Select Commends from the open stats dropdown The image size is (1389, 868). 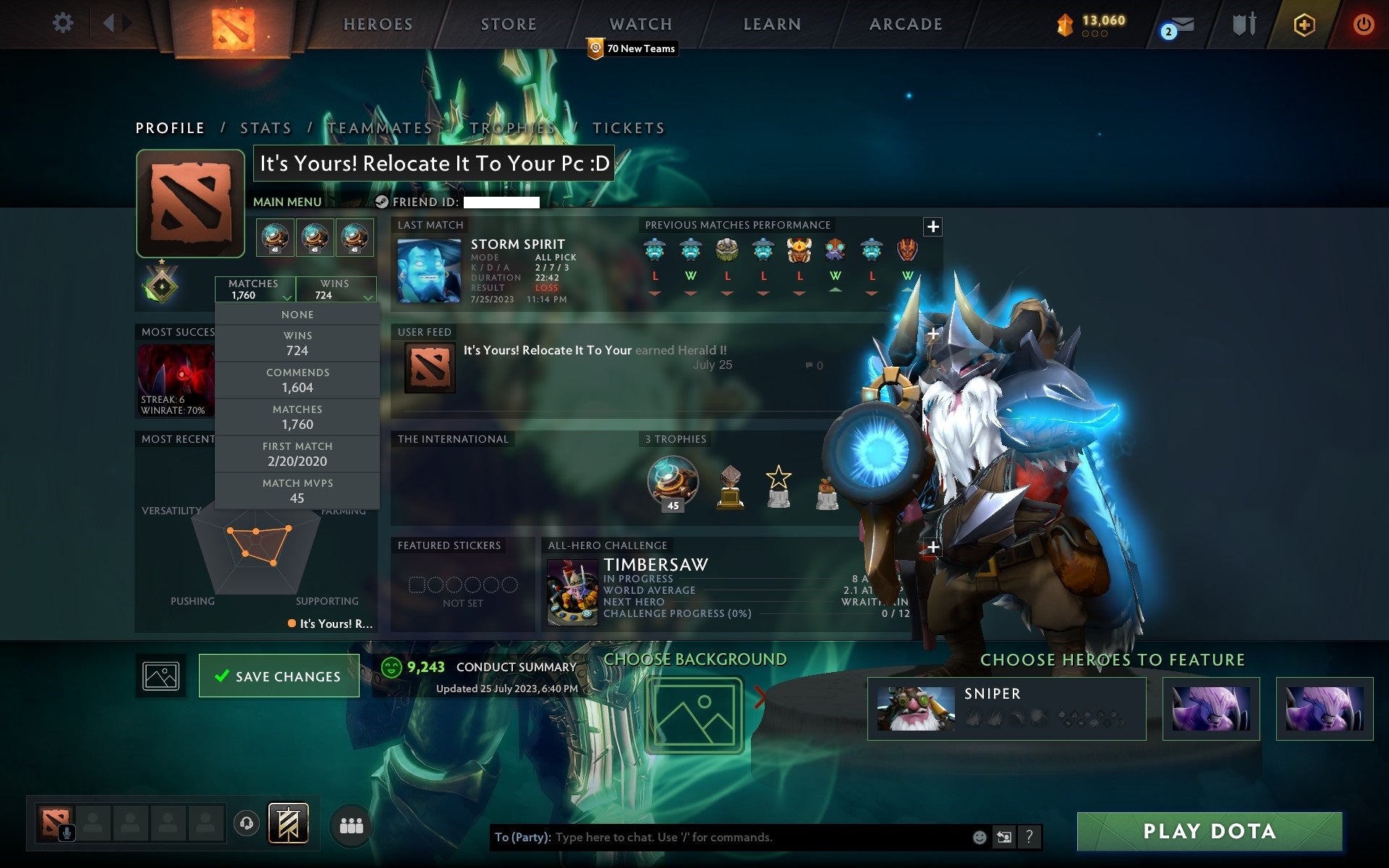[298, 380]
